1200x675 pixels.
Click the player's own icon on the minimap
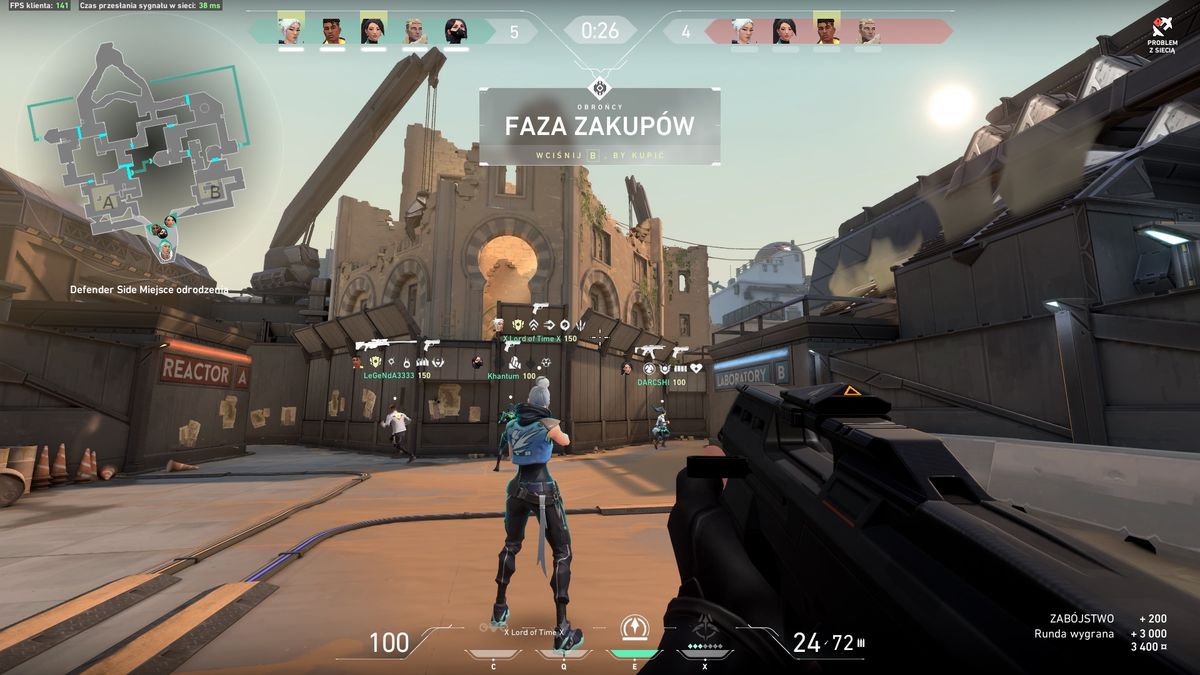(165, 252)
